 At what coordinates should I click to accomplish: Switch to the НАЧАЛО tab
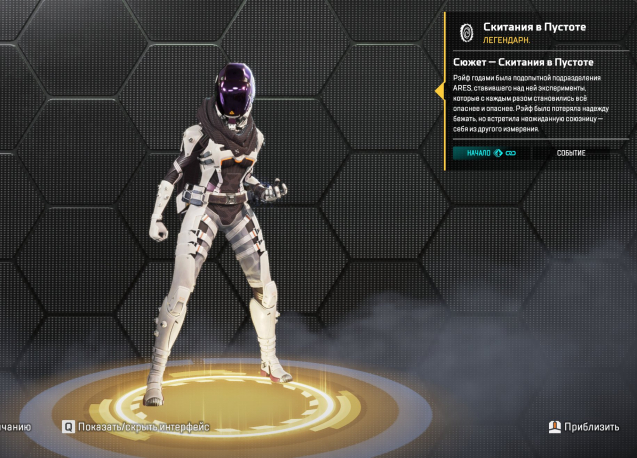489,153
